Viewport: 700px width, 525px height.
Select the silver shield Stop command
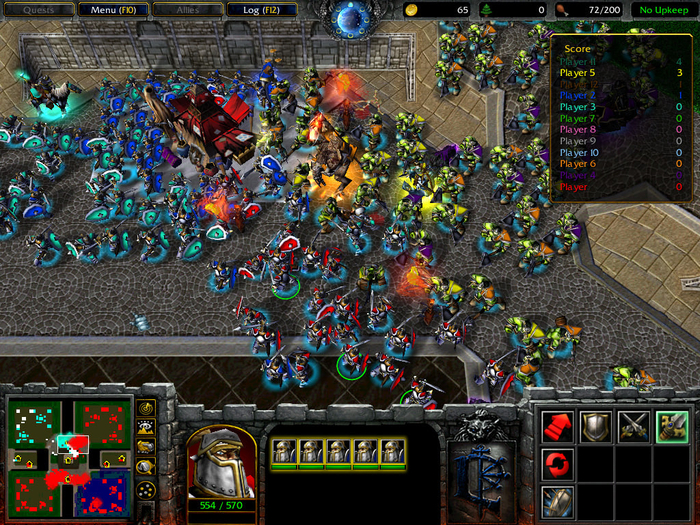596,428
